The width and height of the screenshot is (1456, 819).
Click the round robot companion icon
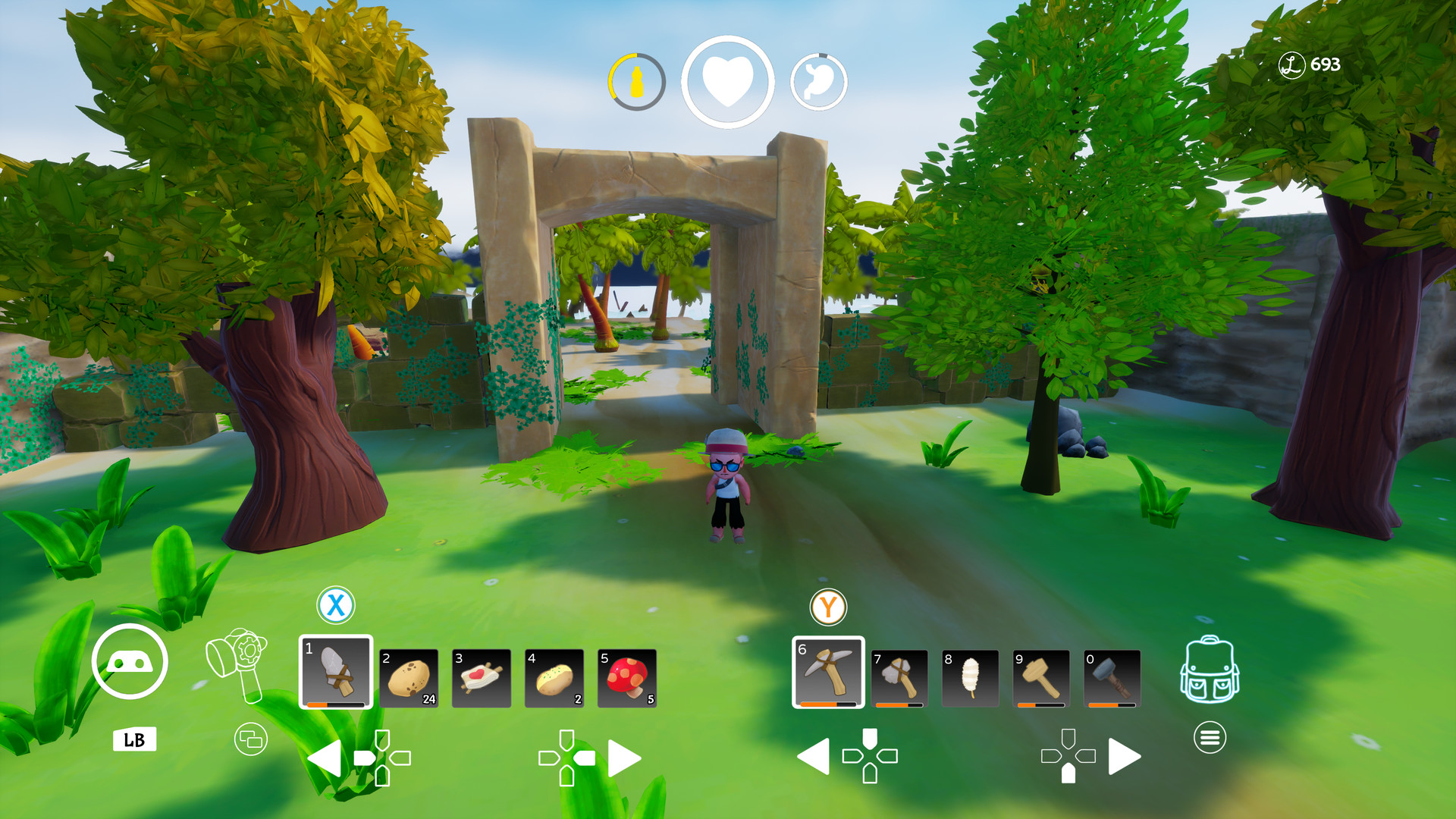[x=130, y=662]
